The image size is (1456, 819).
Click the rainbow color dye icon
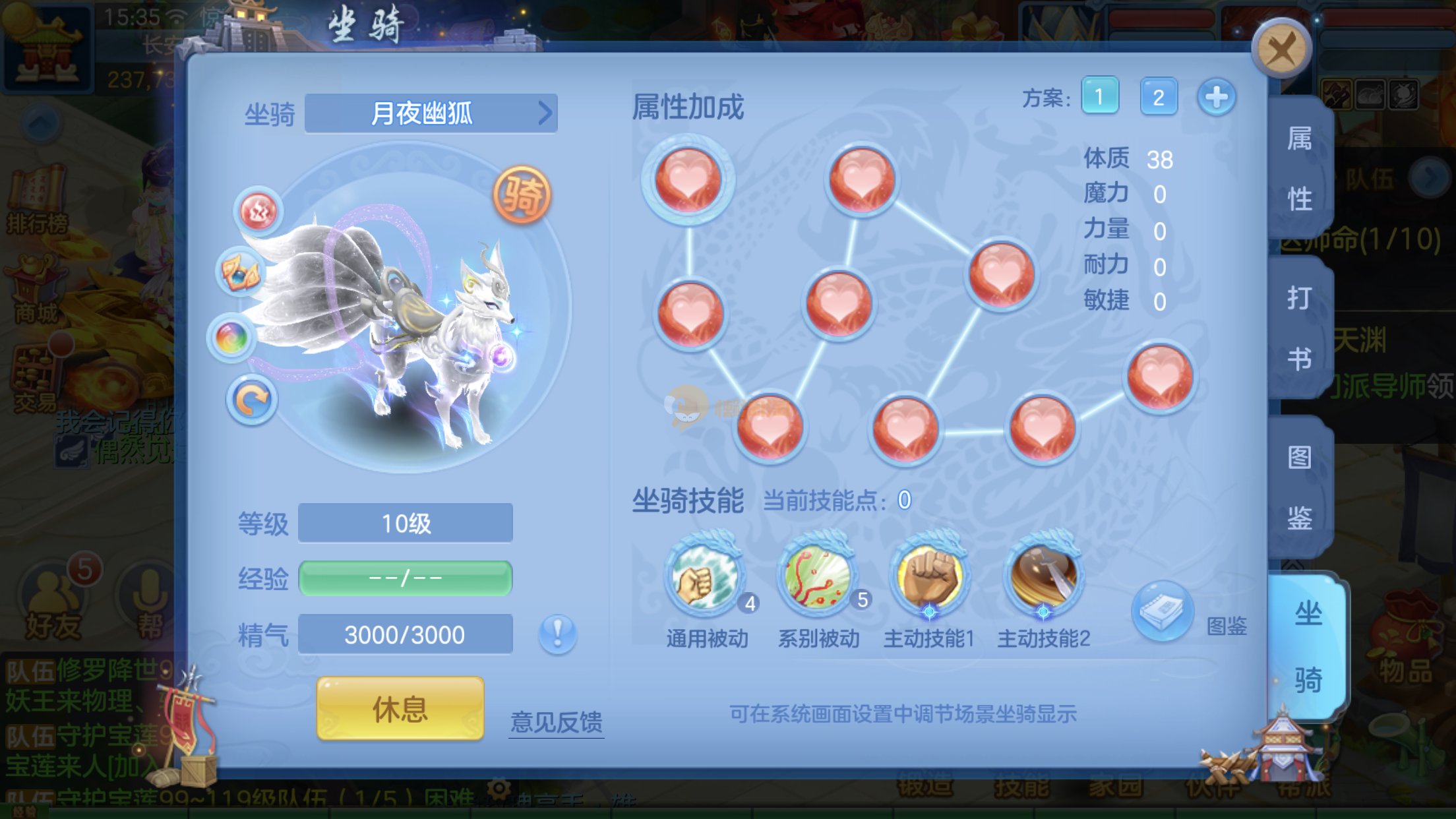coord(231,337)
